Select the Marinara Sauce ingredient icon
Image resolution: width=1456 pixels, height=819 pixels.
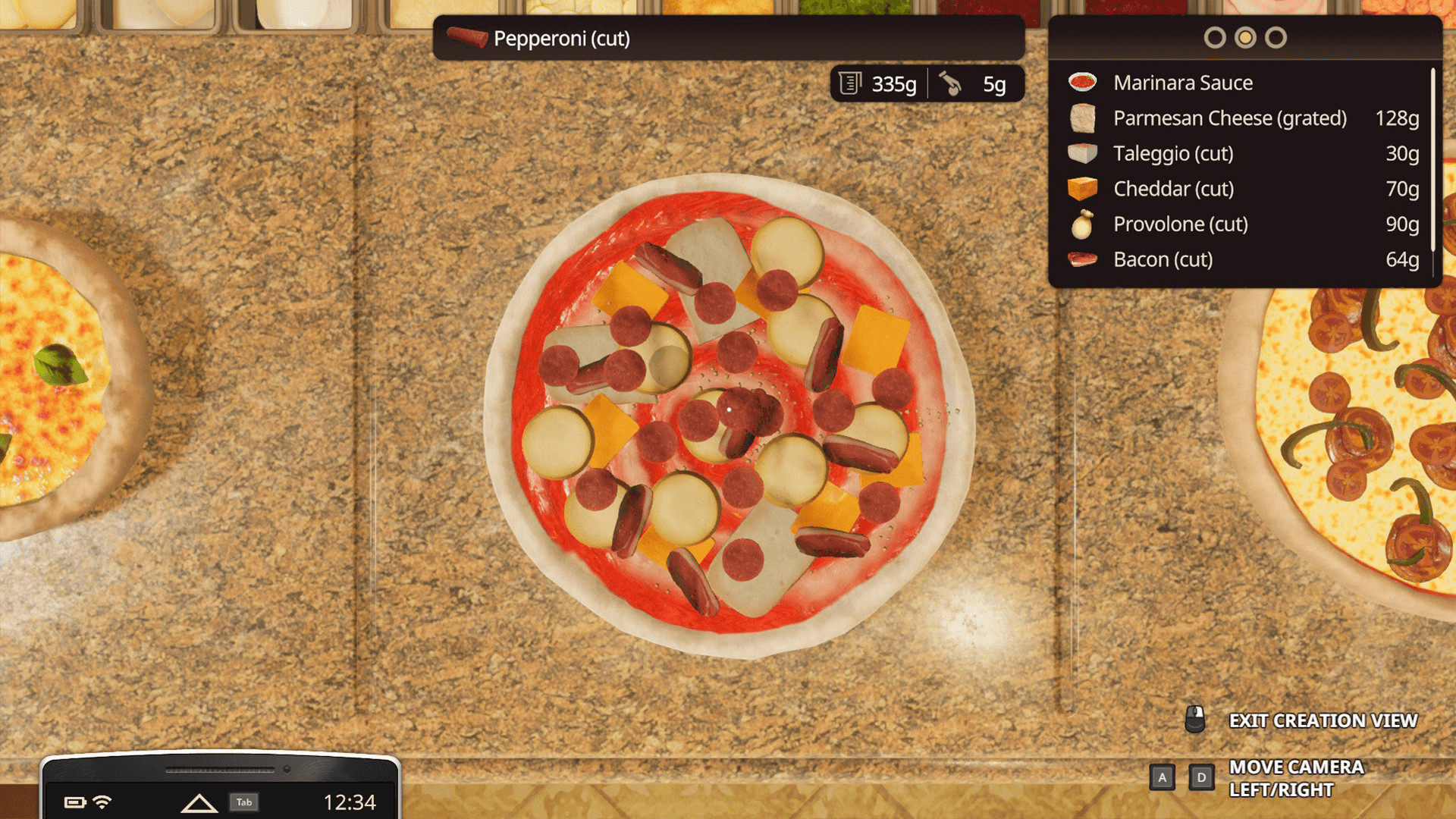pyautogui.click(x=1082, y=81)
